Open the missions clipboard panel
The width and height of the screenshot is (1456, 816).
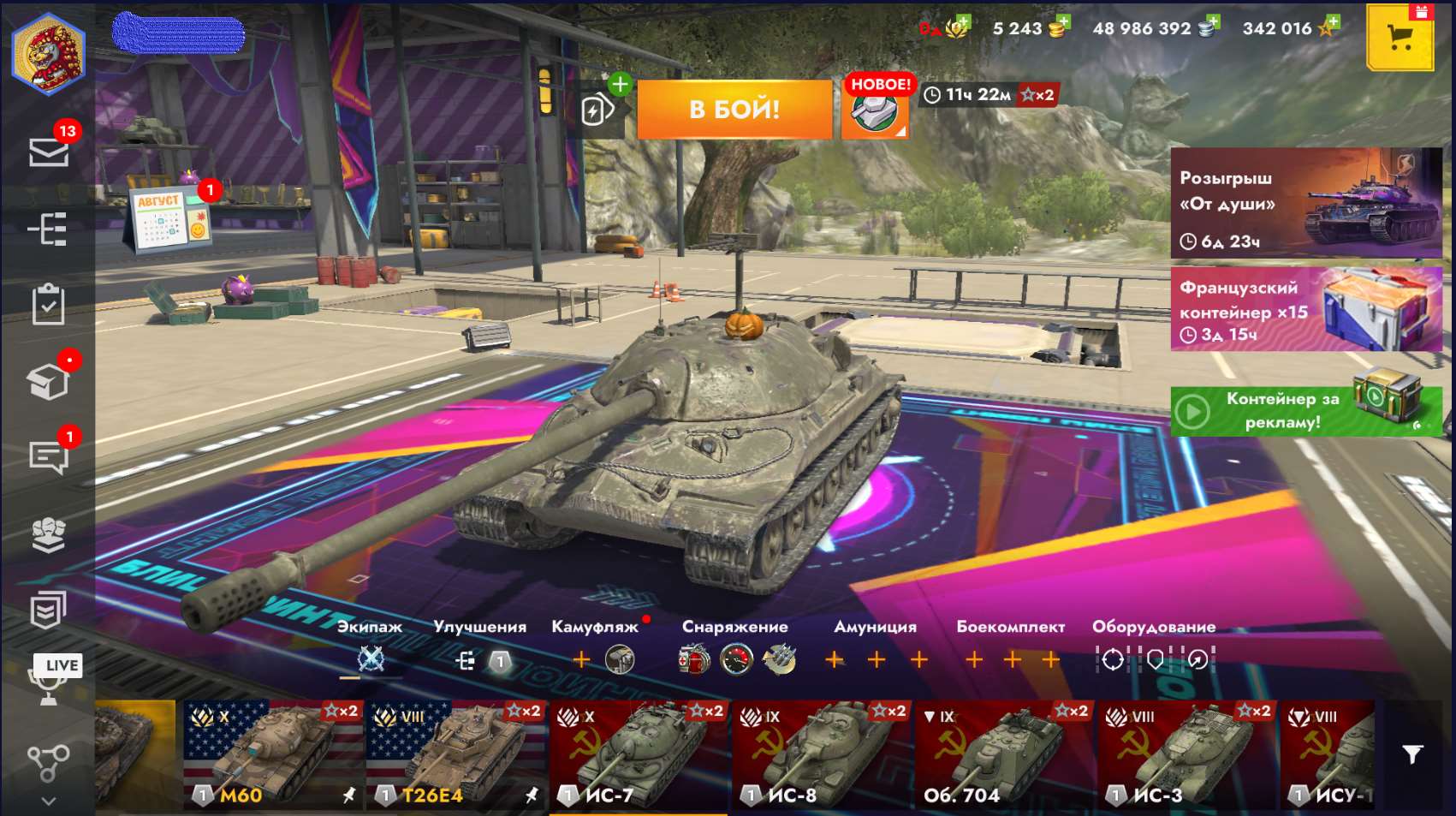coord(49,305)
